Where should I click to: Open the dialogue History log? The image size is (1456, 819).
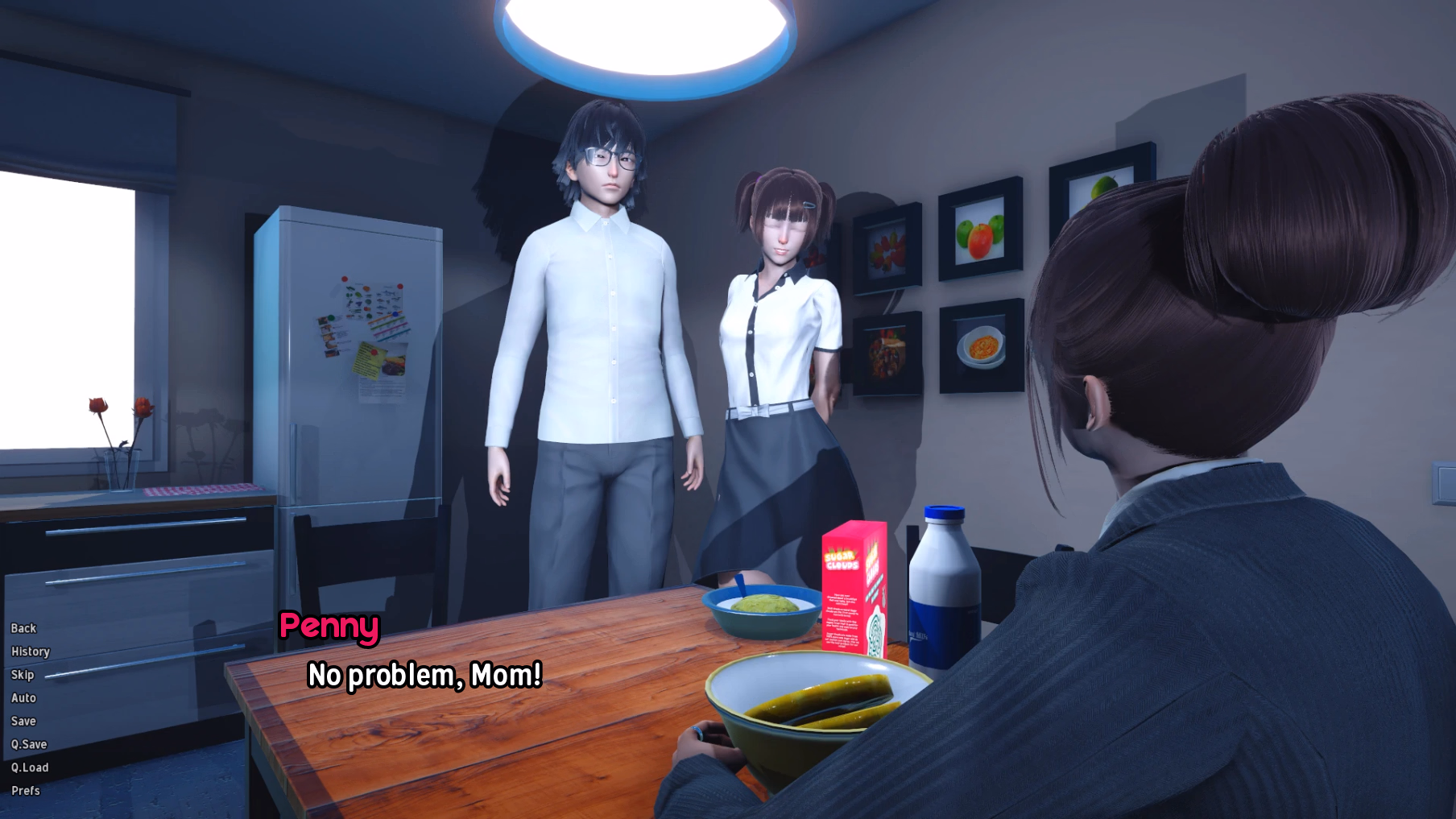coord(30,651)
